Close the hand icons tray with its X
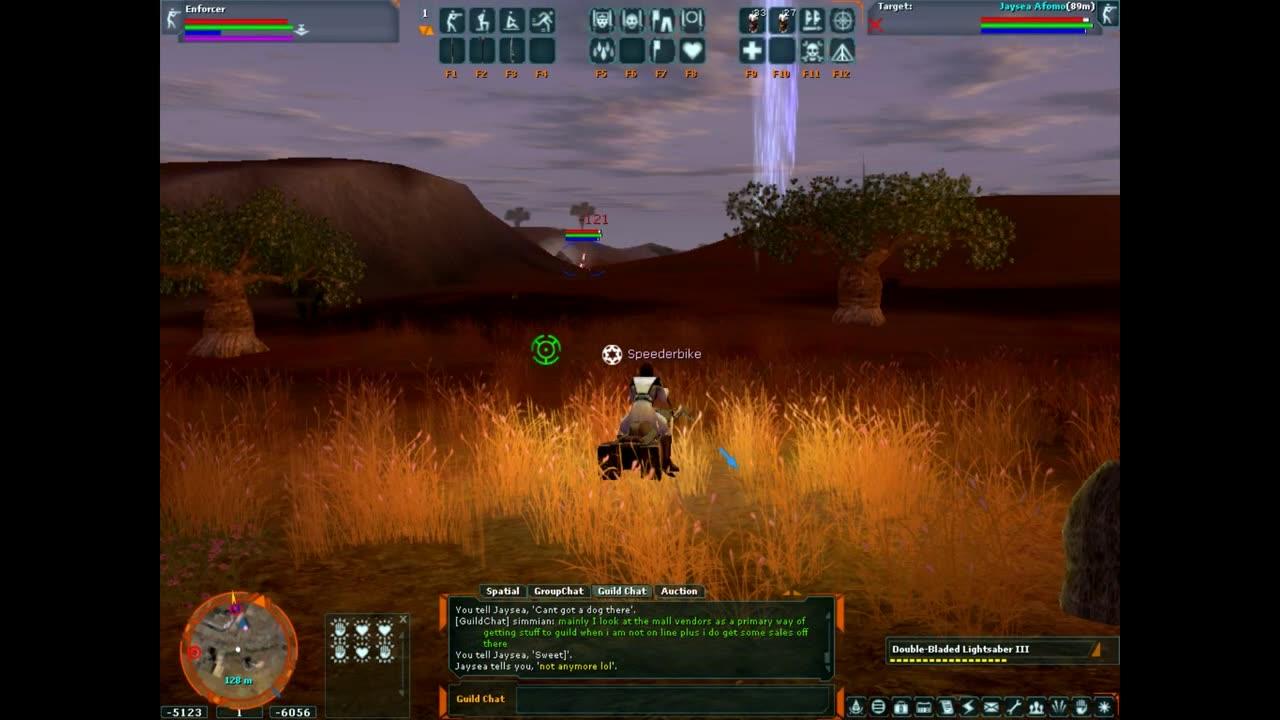 point(404,619)
